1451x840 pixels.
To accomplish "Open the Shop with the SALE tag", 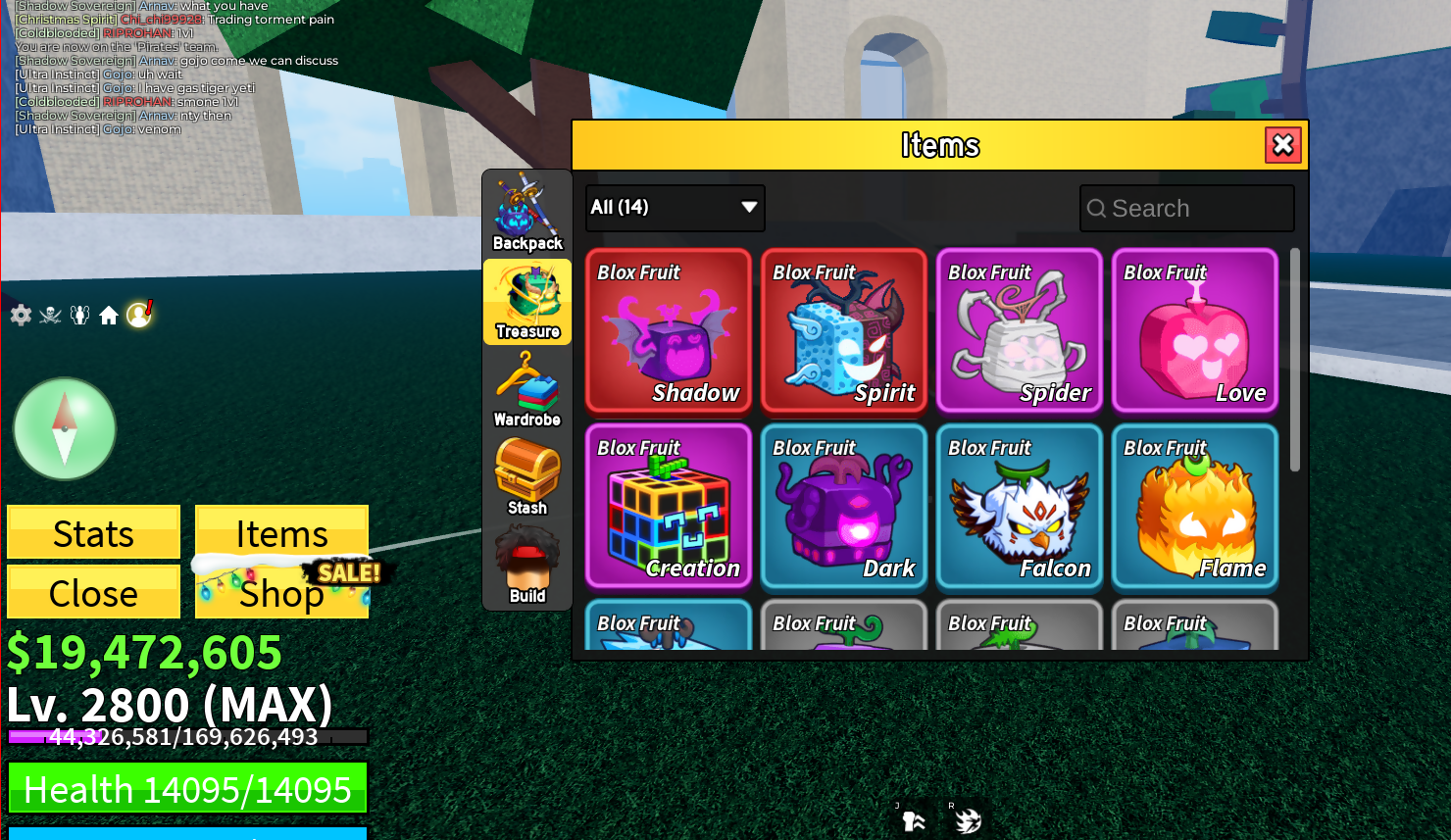I will click(280, 594).
